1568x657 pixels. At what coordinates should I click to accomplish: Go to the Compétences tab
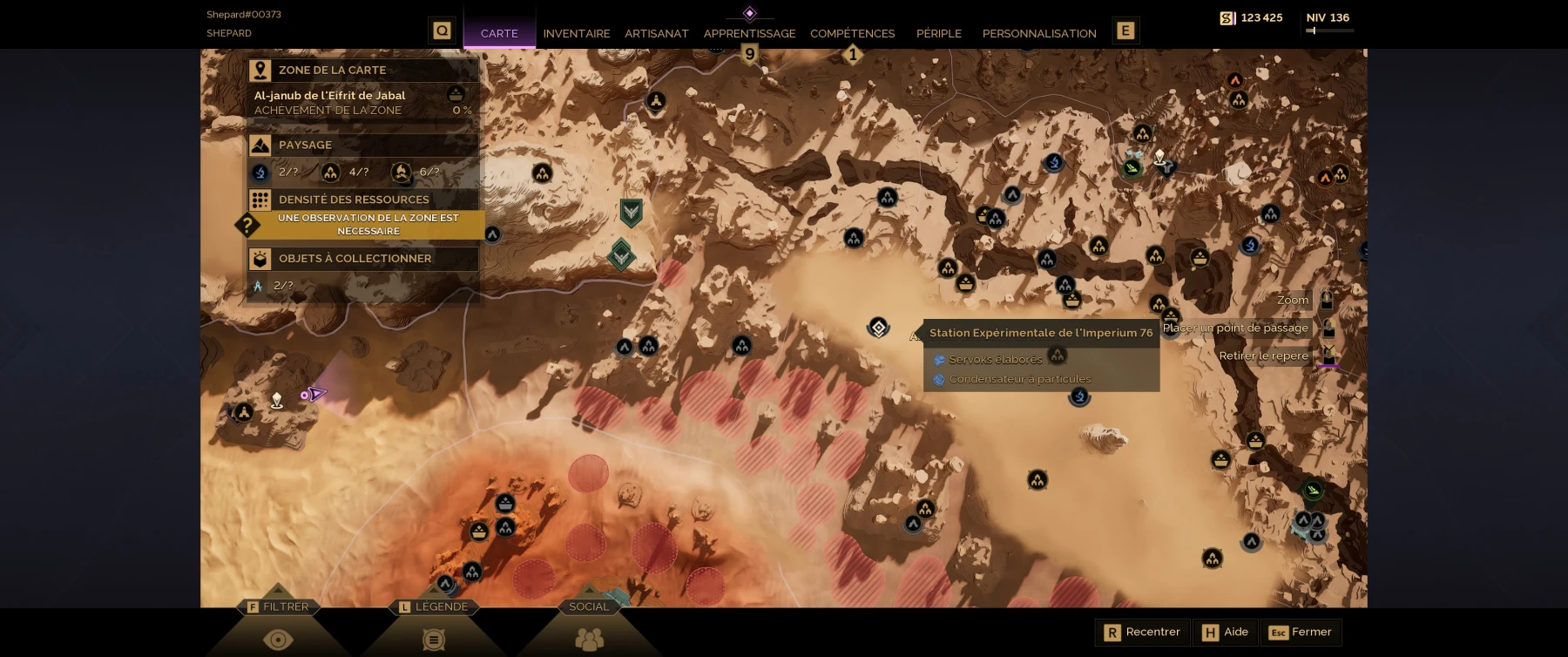(852, 33)
